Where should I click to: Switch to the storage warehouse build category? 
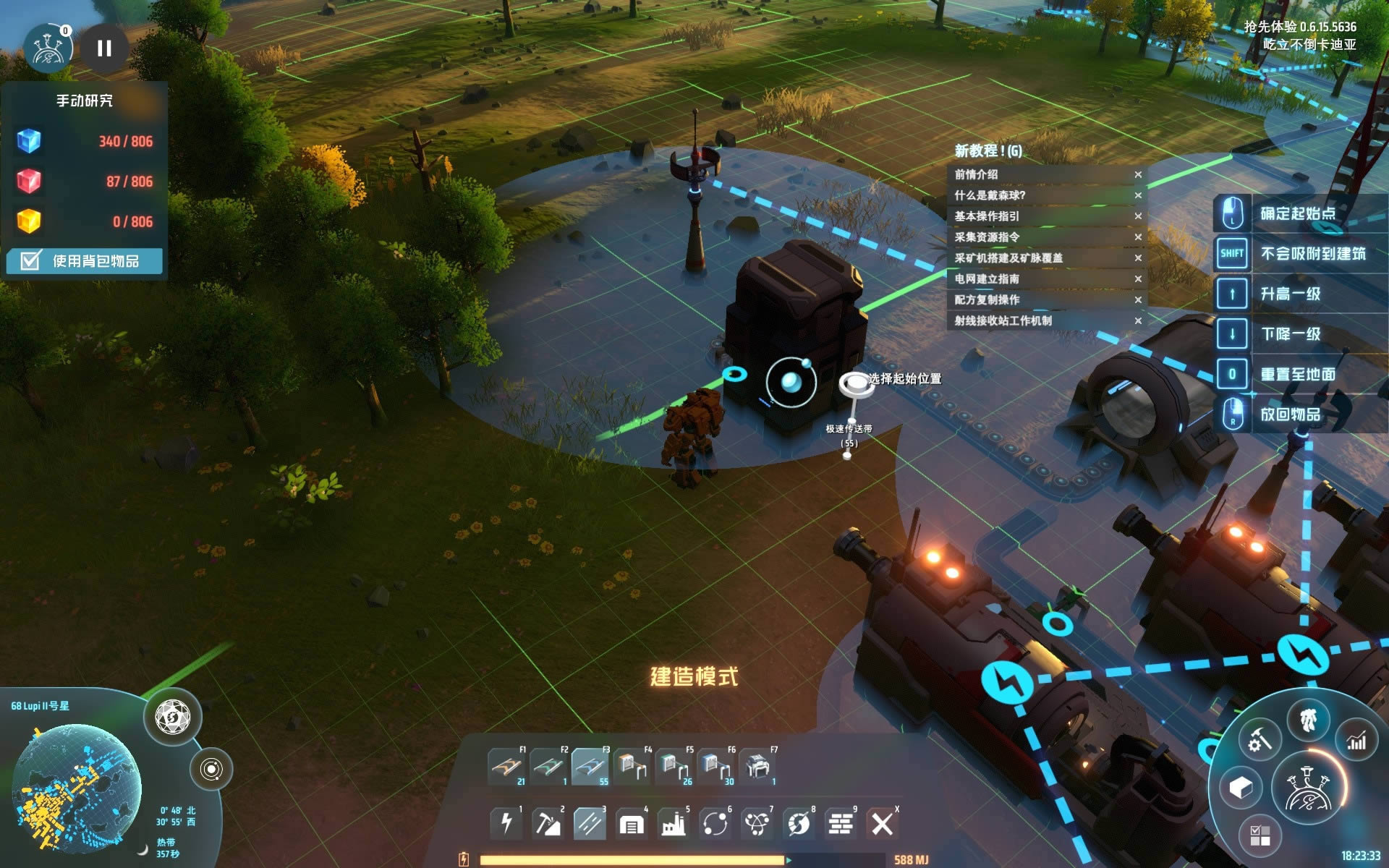click(631, 823)
